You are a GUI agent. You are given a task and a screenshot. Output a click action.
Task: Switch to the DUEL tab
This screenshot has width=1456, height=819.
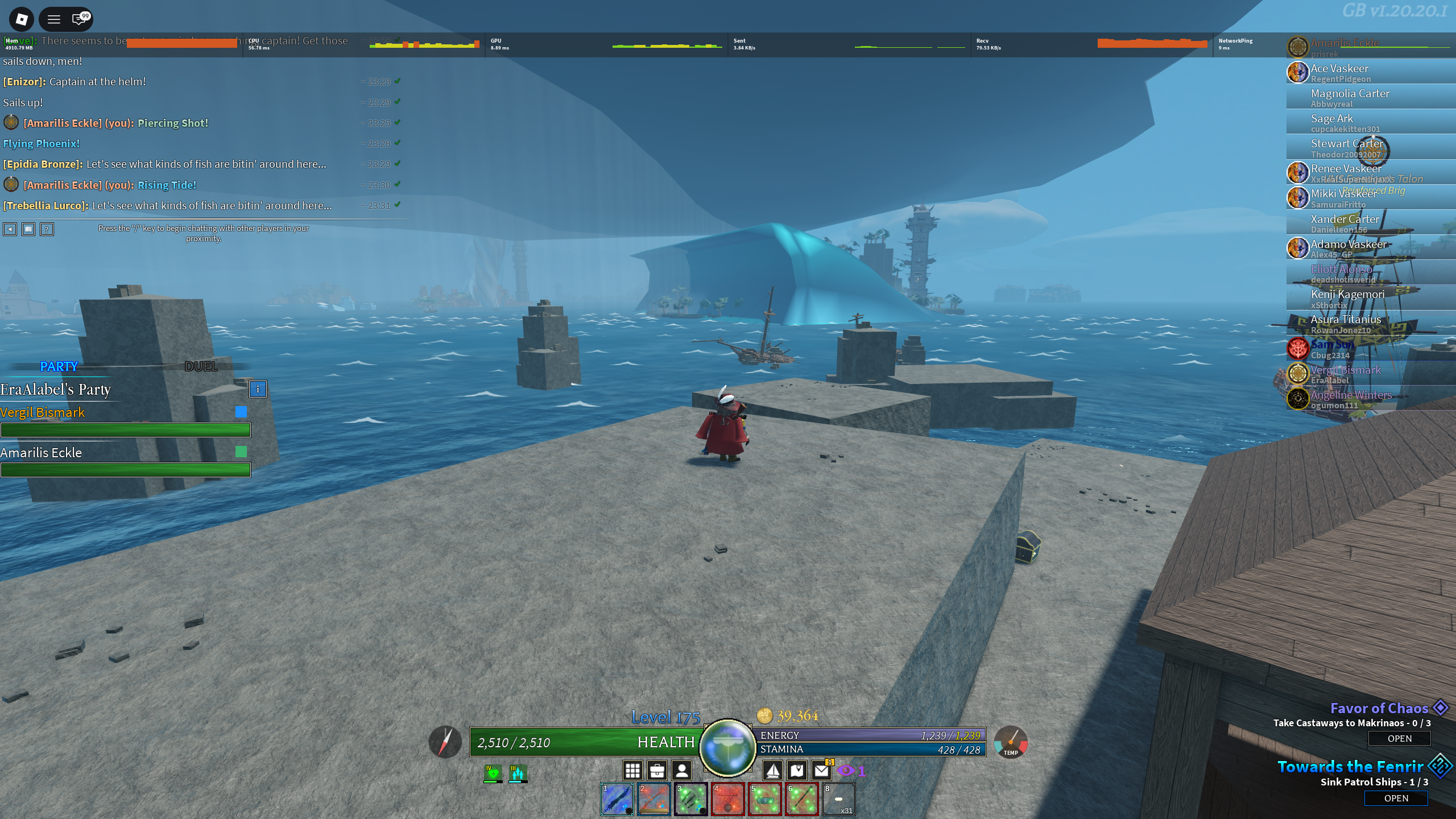(x=201, y=366)
